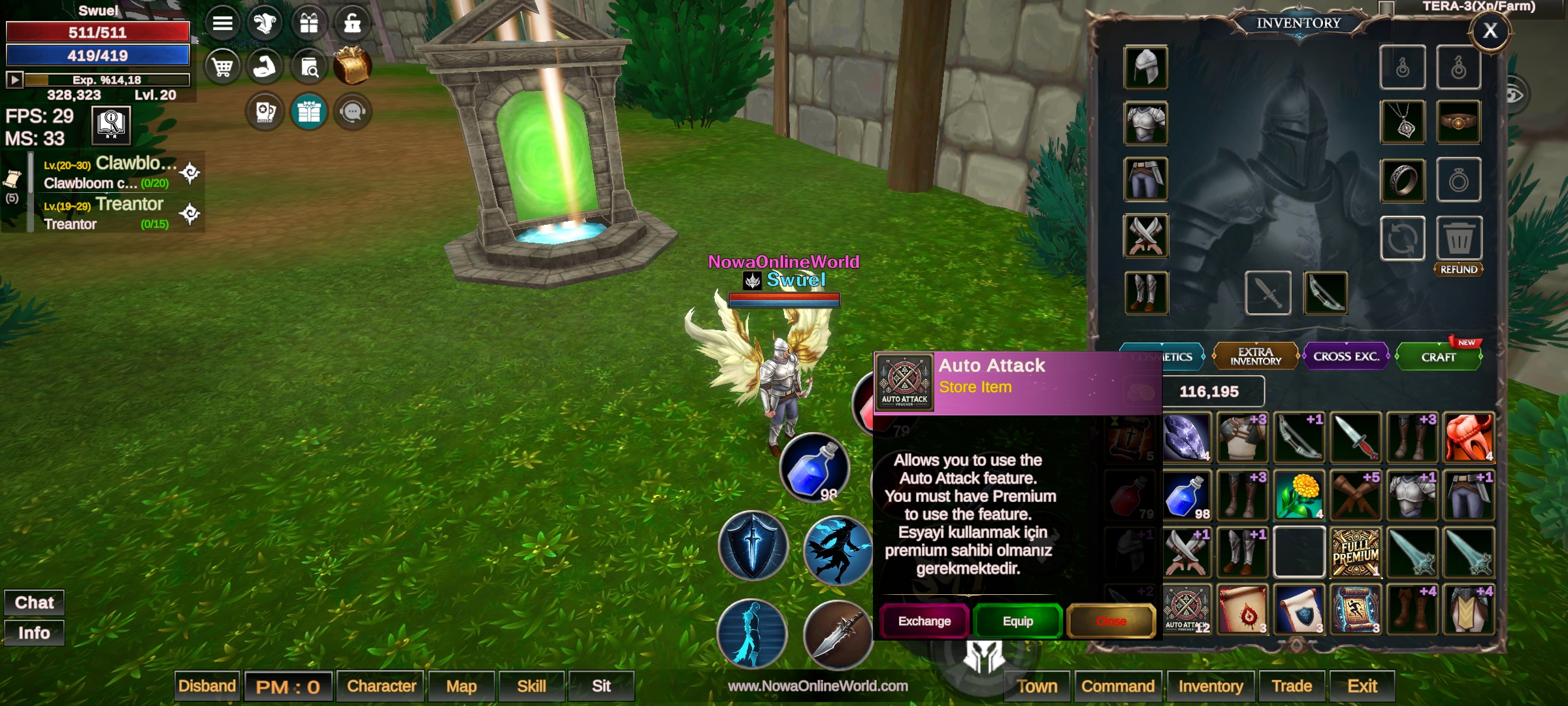Close the inventory with the X button
The height and width of the screenshot is (706, 1568).
tap(1490, 31)
